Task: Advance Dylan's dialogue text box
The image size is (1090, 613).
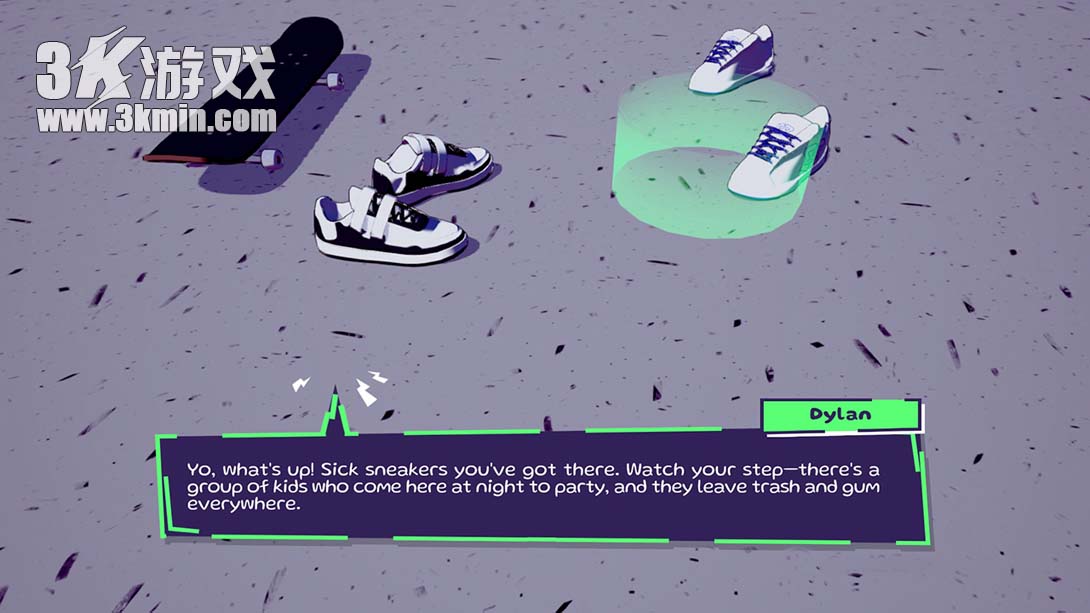Action: [545, 486]
